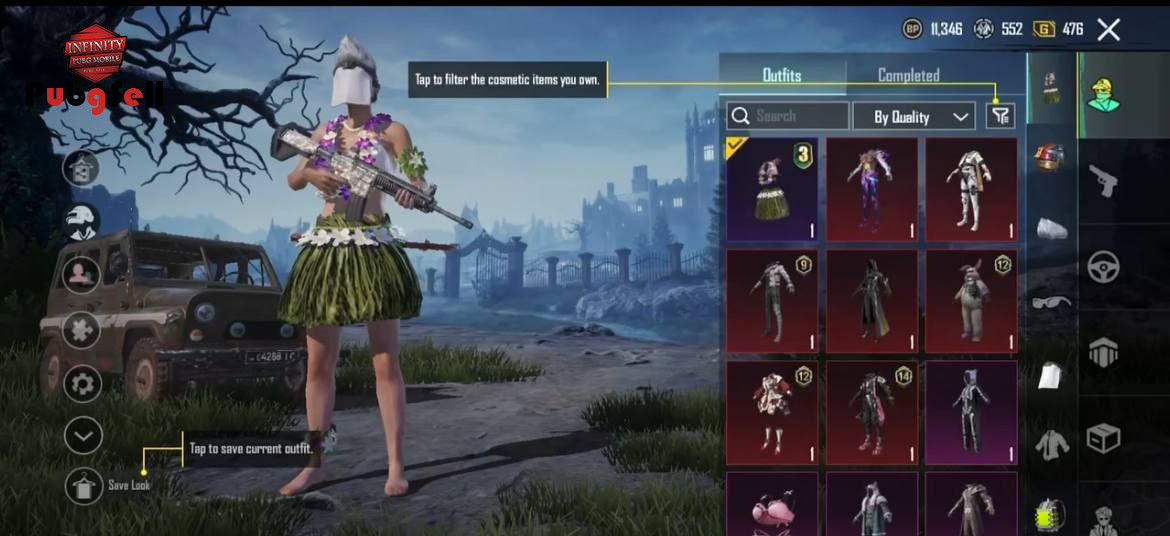Screen dimensions: 1170x536
Task: Close the inventory screen with the X
Action: 1108,29
